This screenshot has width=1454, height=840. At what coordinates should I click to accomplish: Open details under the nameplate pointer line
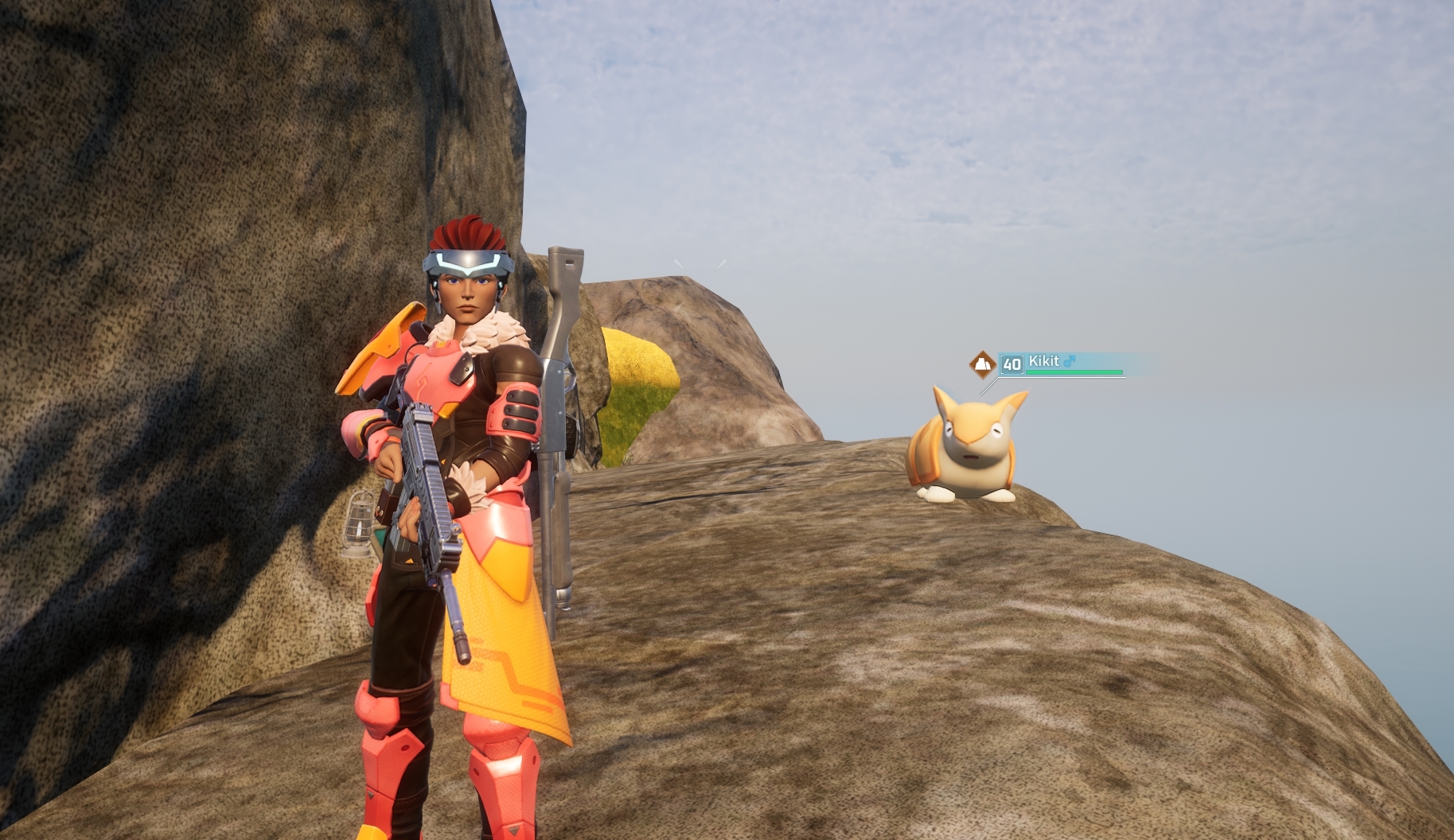tap(989, 387)
